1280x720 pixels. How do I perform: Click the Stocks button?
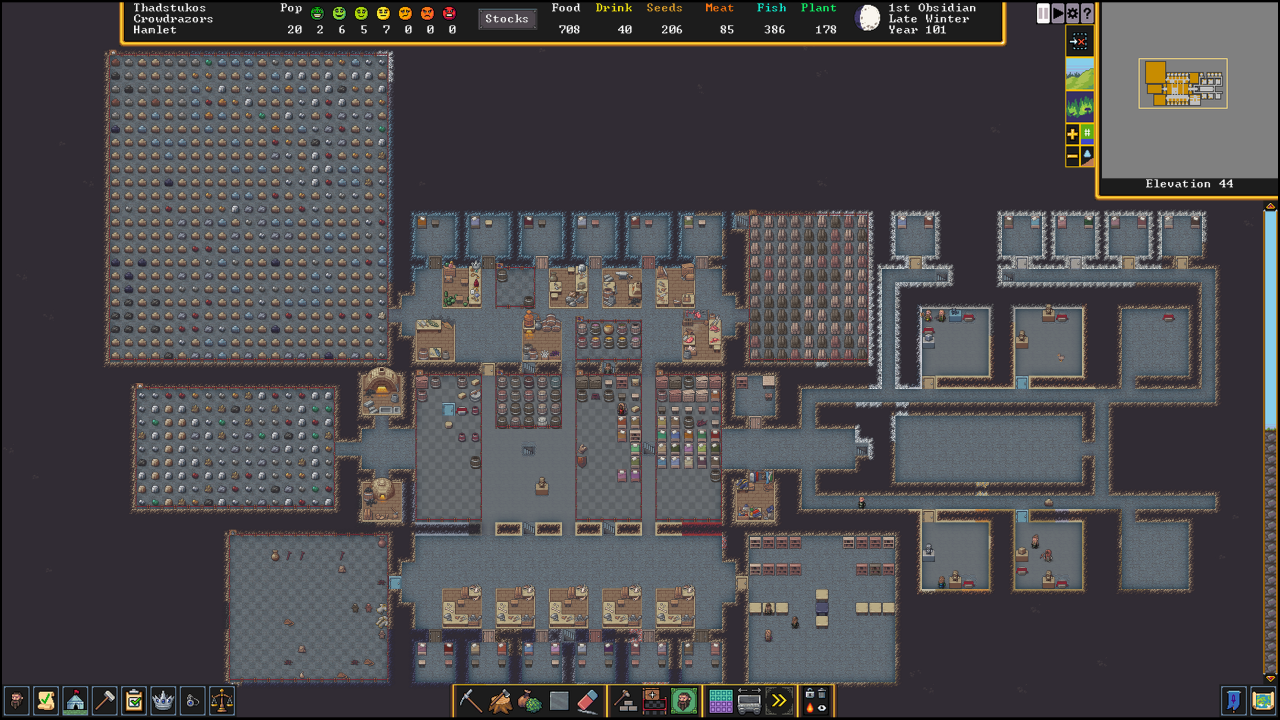point(506,18)
